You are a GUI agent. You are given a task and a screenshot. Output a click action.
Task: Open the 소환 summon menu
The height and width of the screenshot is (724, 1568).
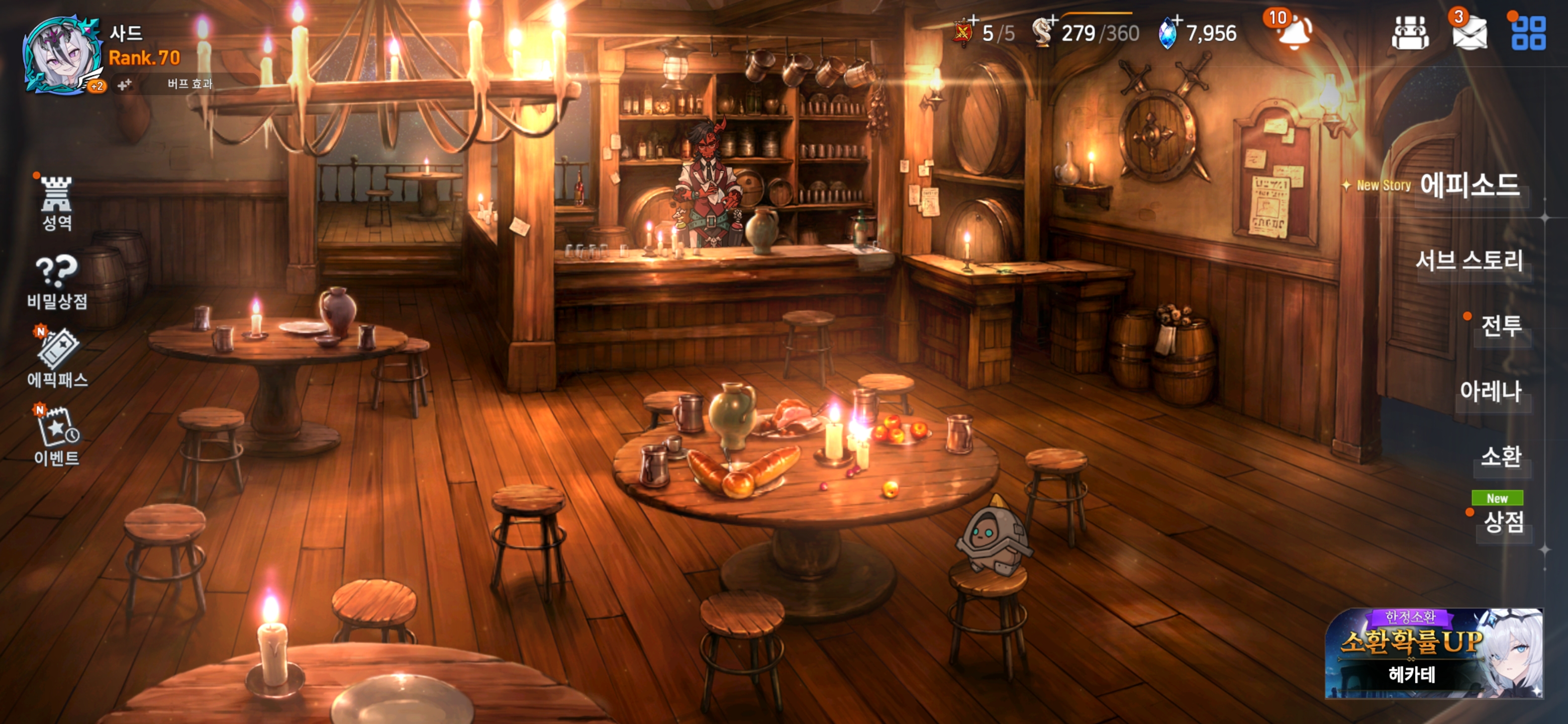(1501, 457)
